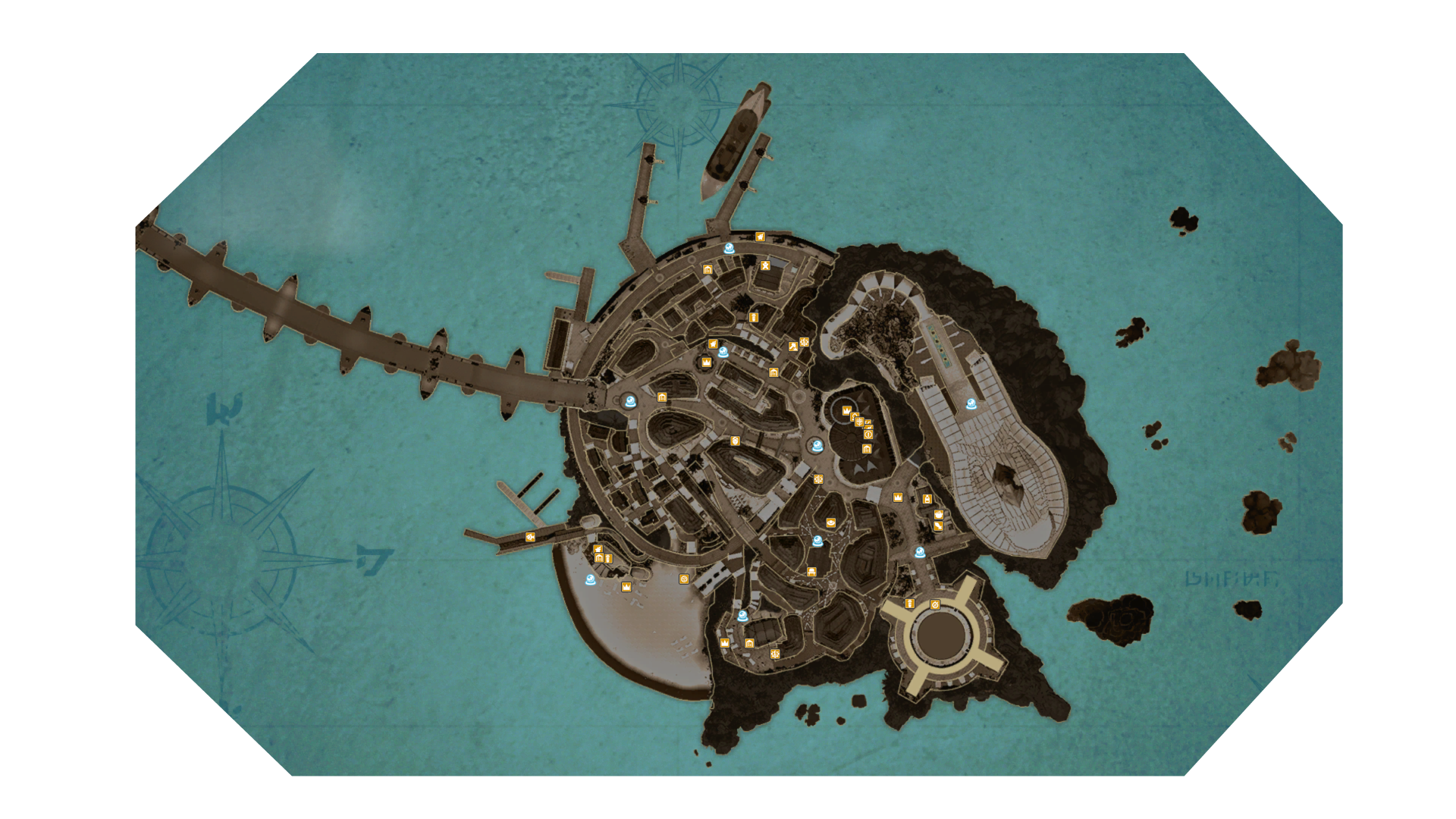Choose the target marker beside the arena
1456x819 pixels.
(935, 604)
